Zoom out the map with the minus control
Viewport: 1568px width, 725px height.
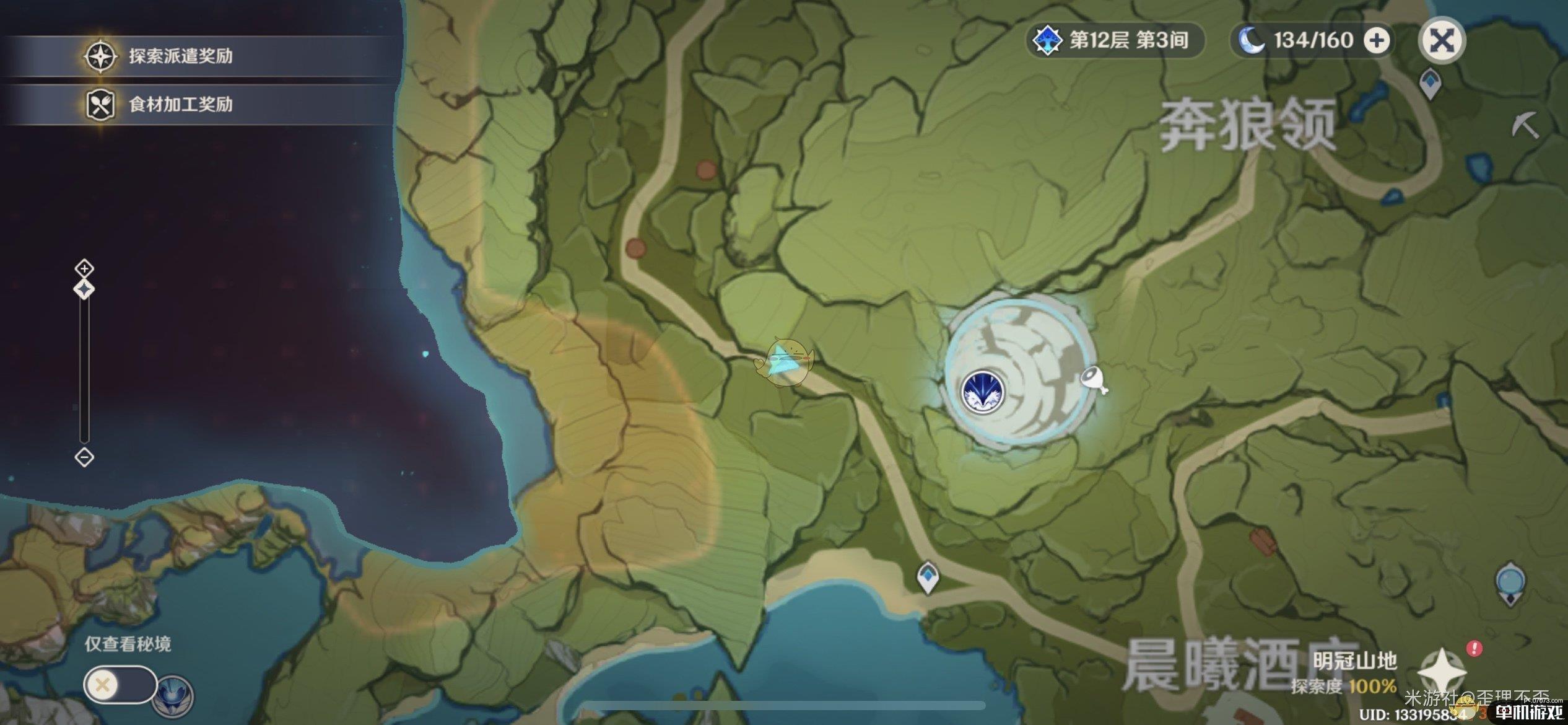pos(84,457)
